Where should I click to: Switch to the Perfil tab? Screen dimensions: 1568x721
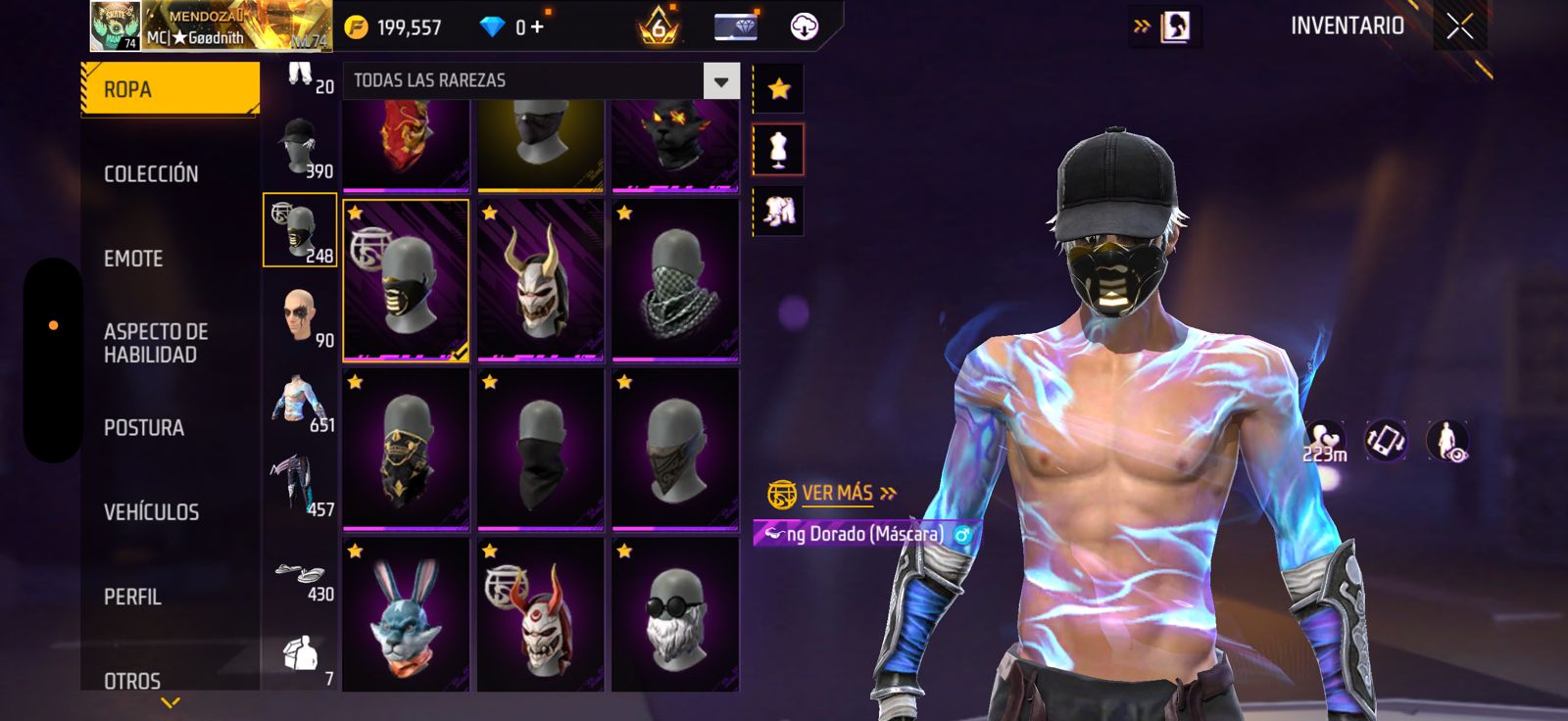[x=132, y=596]
